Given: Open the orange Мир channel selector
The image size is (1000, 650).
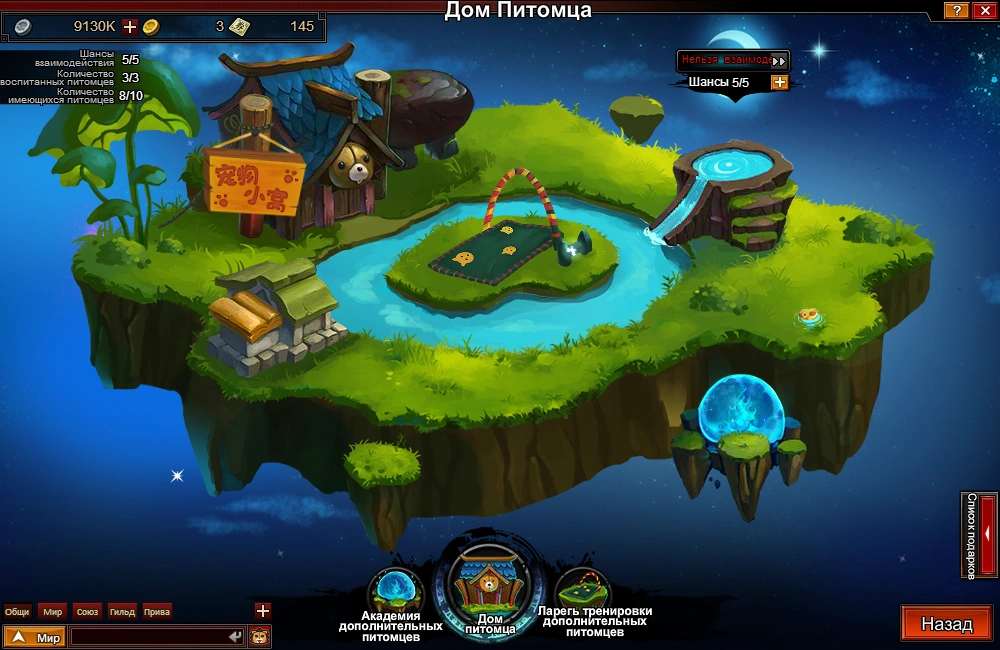Looking at the screenshot, I should point(35,637).
